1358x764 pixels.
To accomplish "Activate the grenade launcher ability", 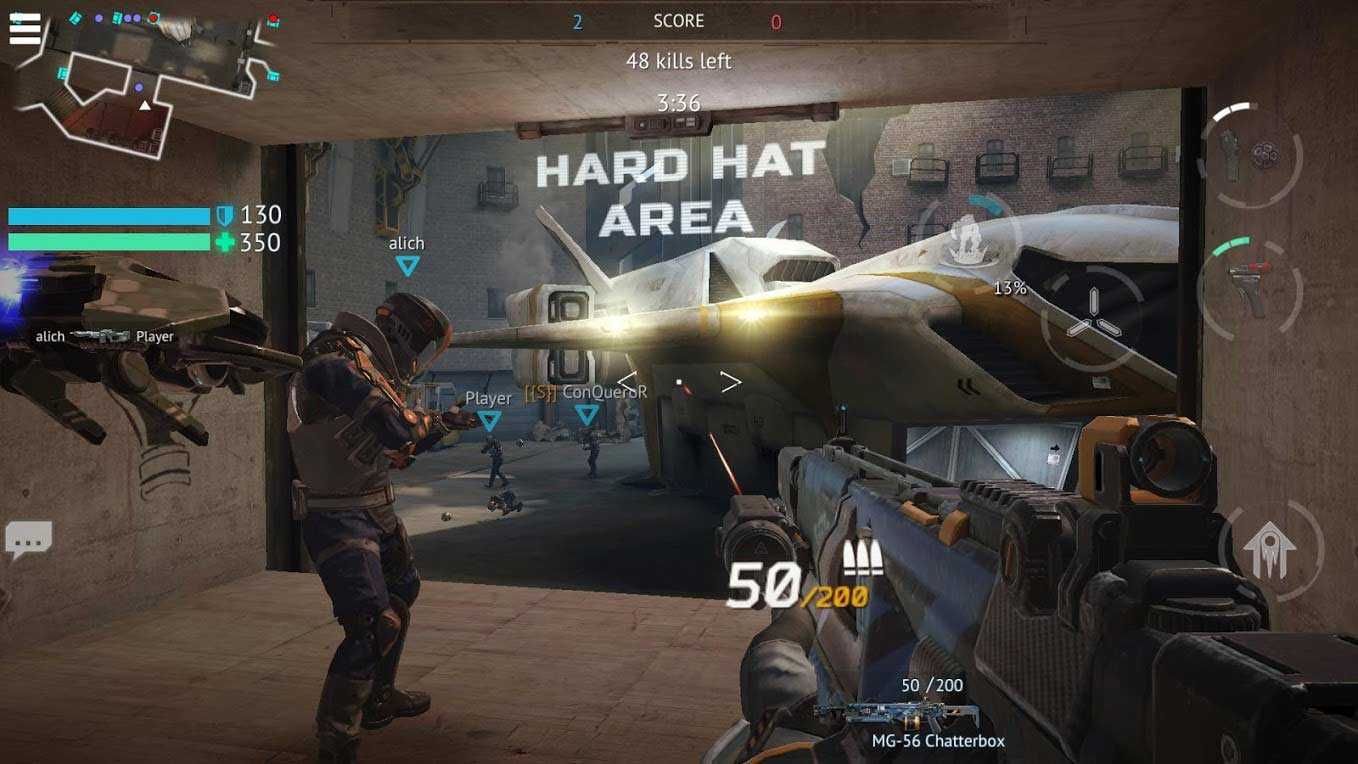I will 1249,155.
